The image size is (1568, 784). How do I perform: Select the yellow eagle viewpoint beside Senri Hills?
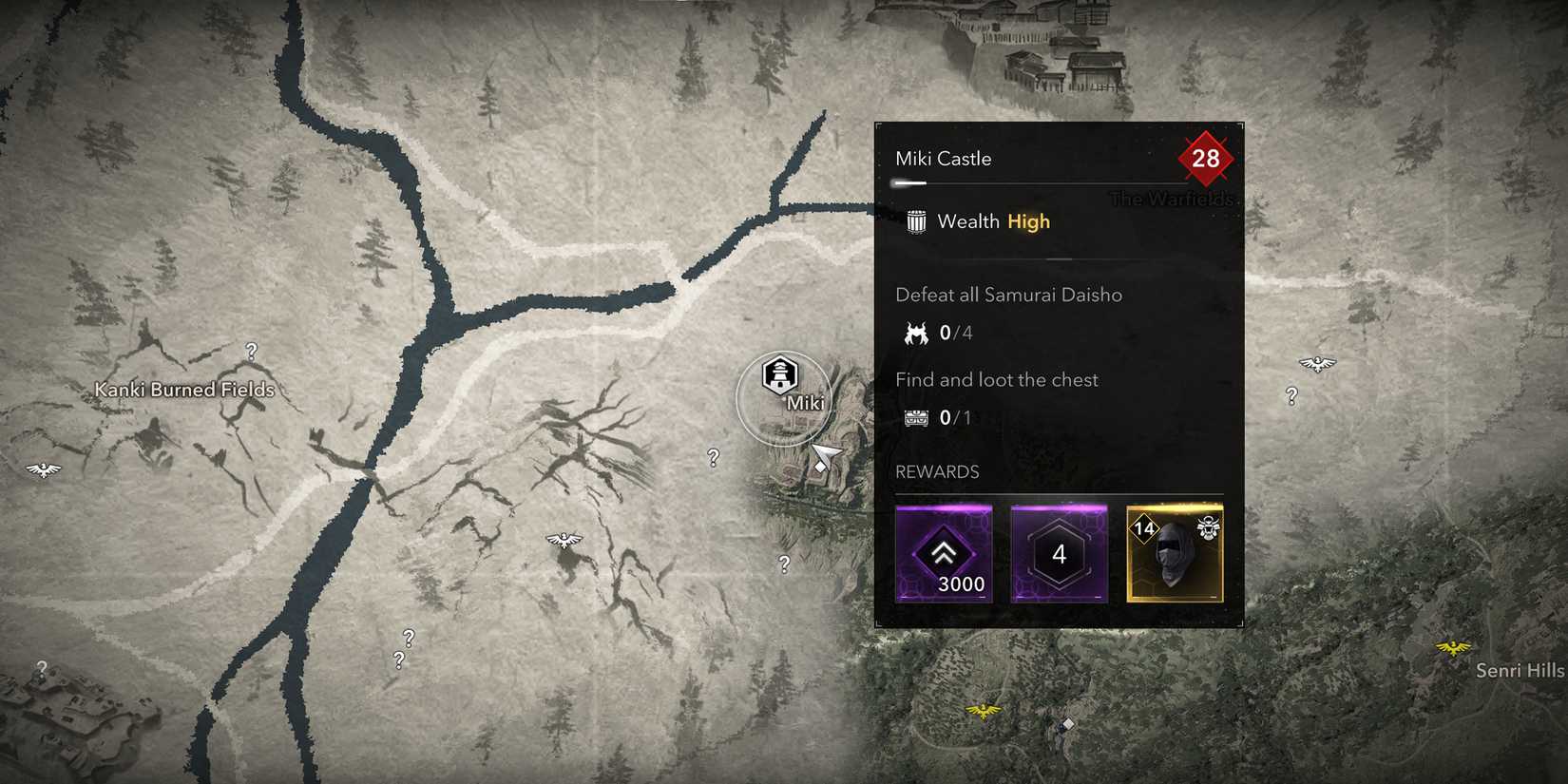click(x=1452, y=648)
